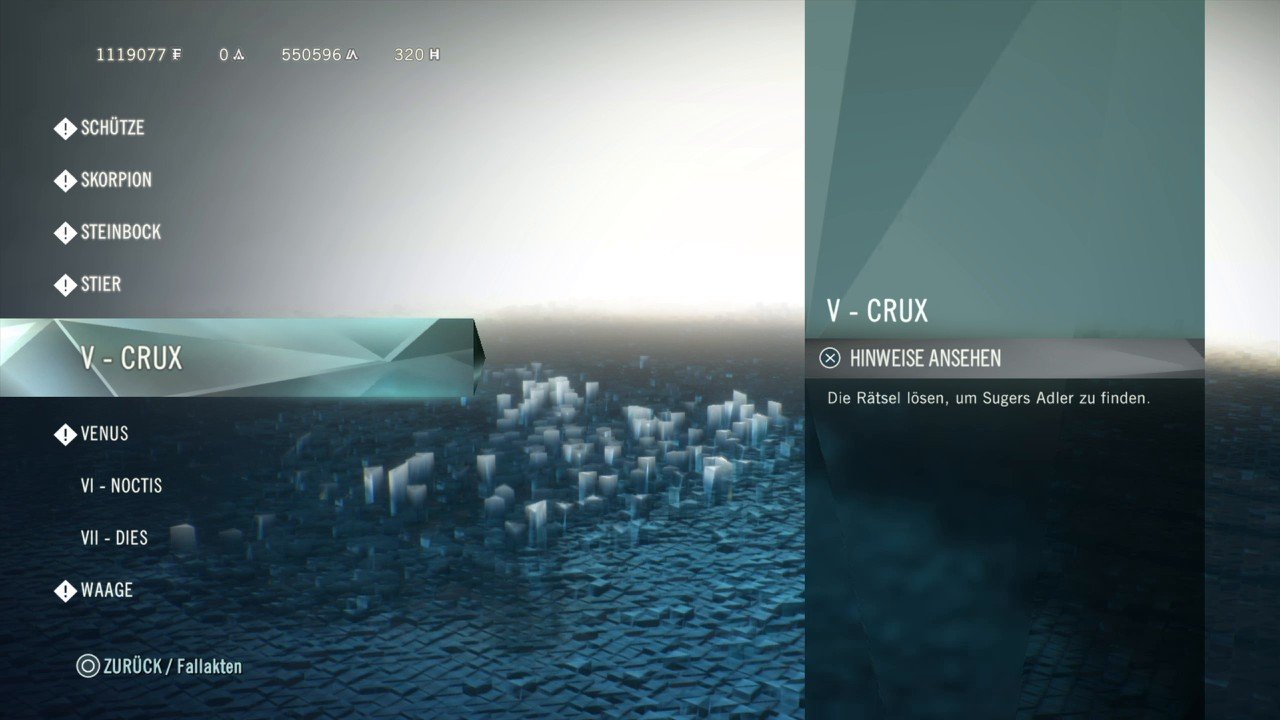This screenshot has height=720, width=1280.
Task: Open the Venus riddle entry
Action: coord(104,434)
